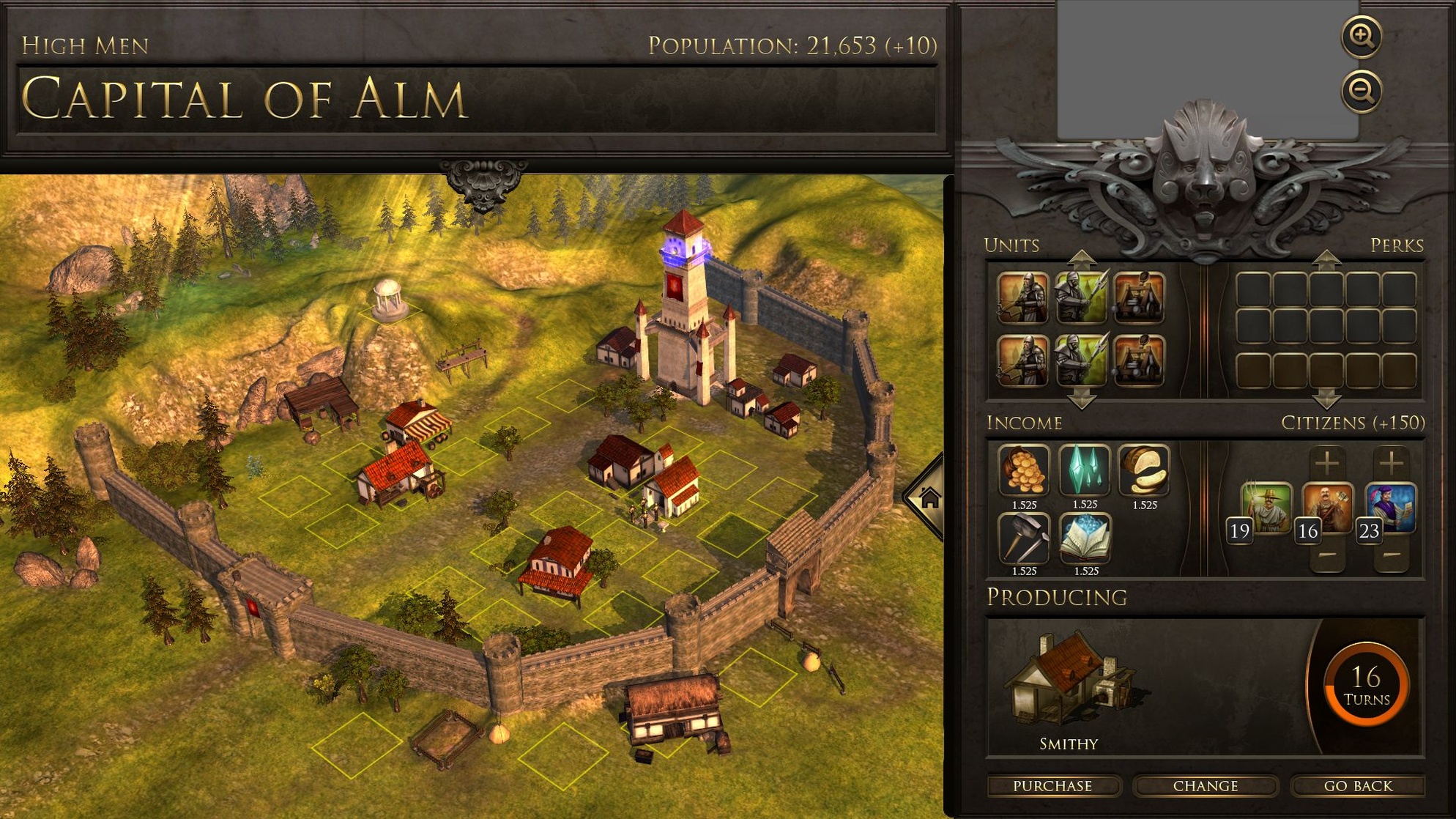The height and width of the screenshot is (819, 1456).
Task: Click the up arrow above the units list
Action: (1082, 259)
